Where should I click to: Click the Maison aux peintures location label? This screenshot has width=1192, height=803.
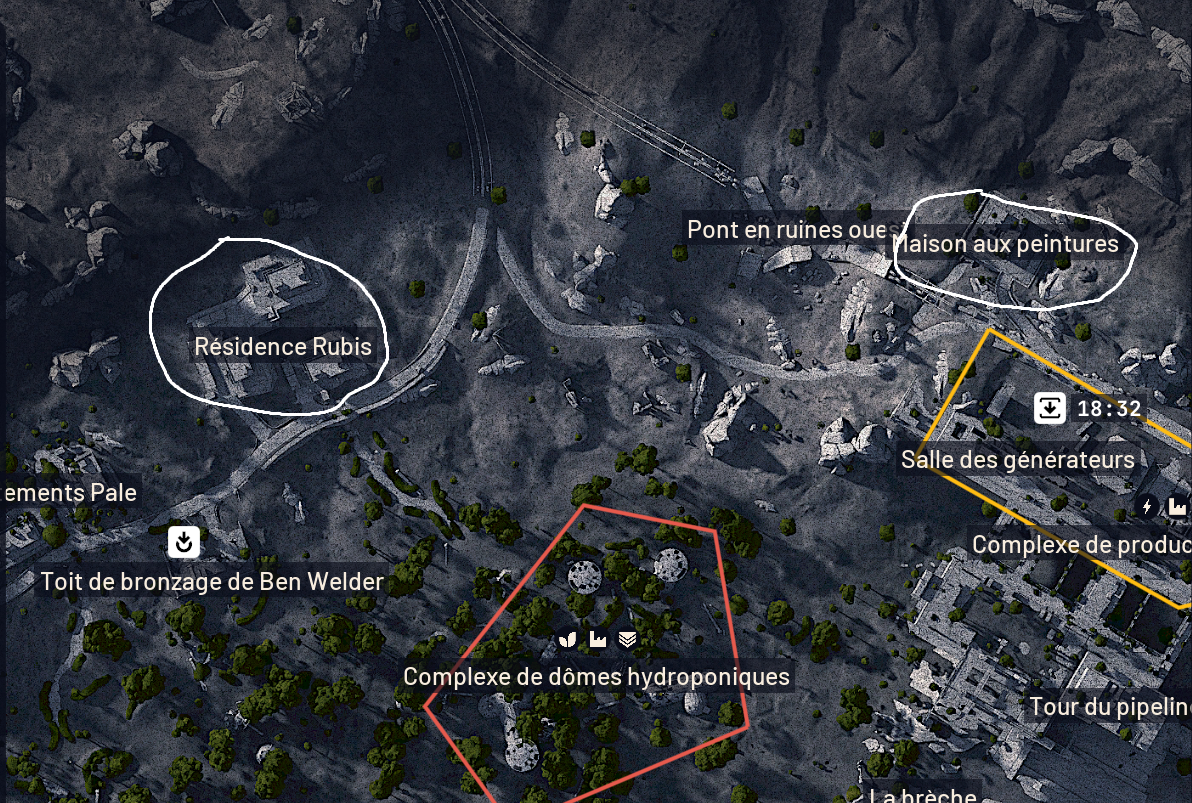(x=1006, y=244)
